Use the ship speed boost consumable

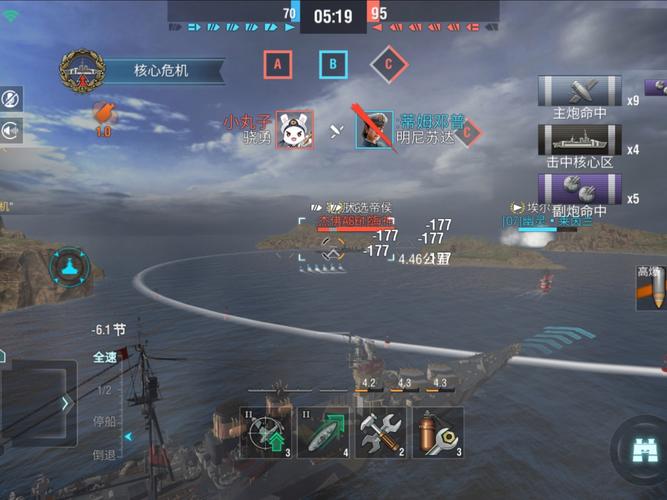tap(323, 432)
